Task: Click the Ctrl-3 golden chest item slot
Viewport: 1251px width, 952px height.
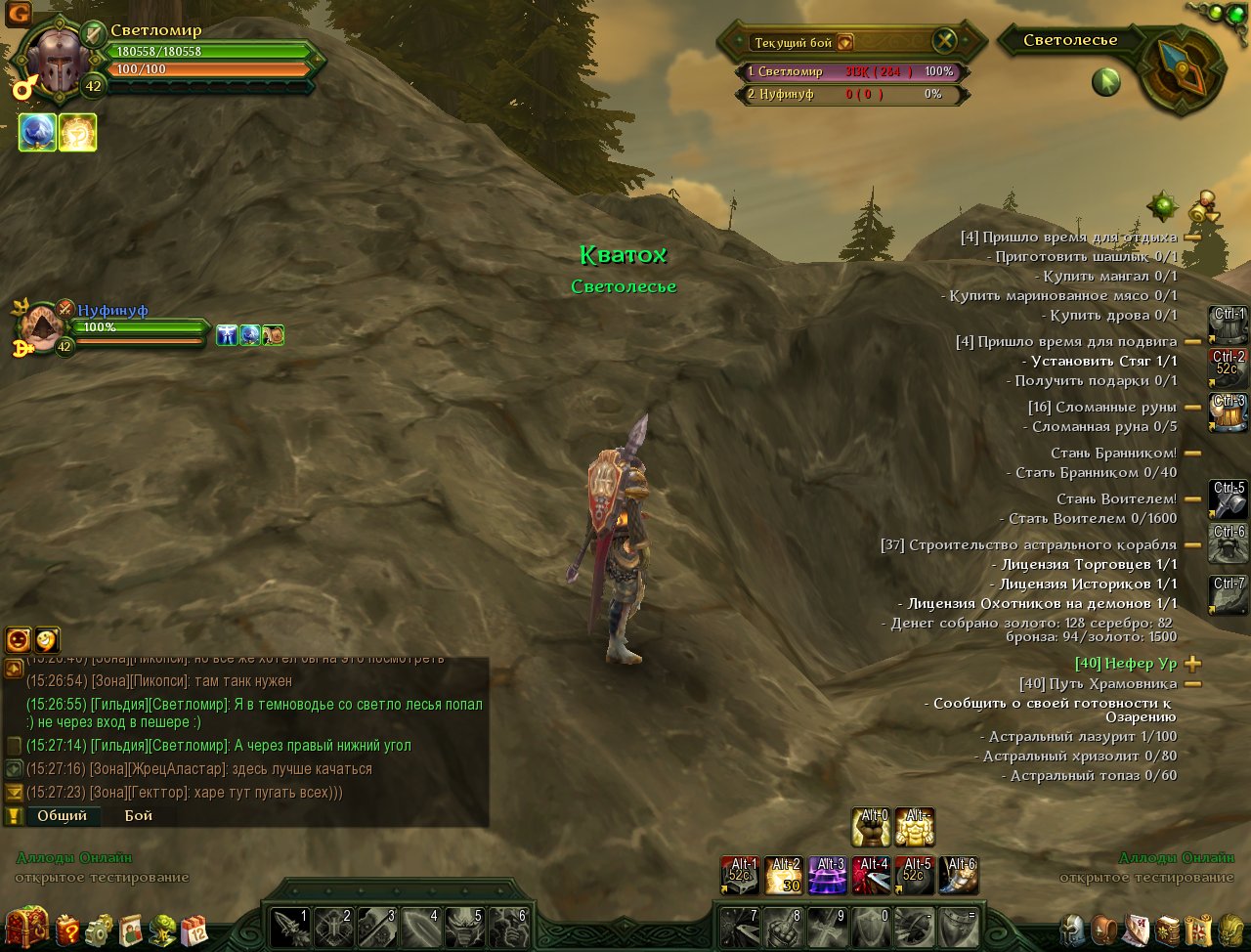Action: click(1228, 412)
